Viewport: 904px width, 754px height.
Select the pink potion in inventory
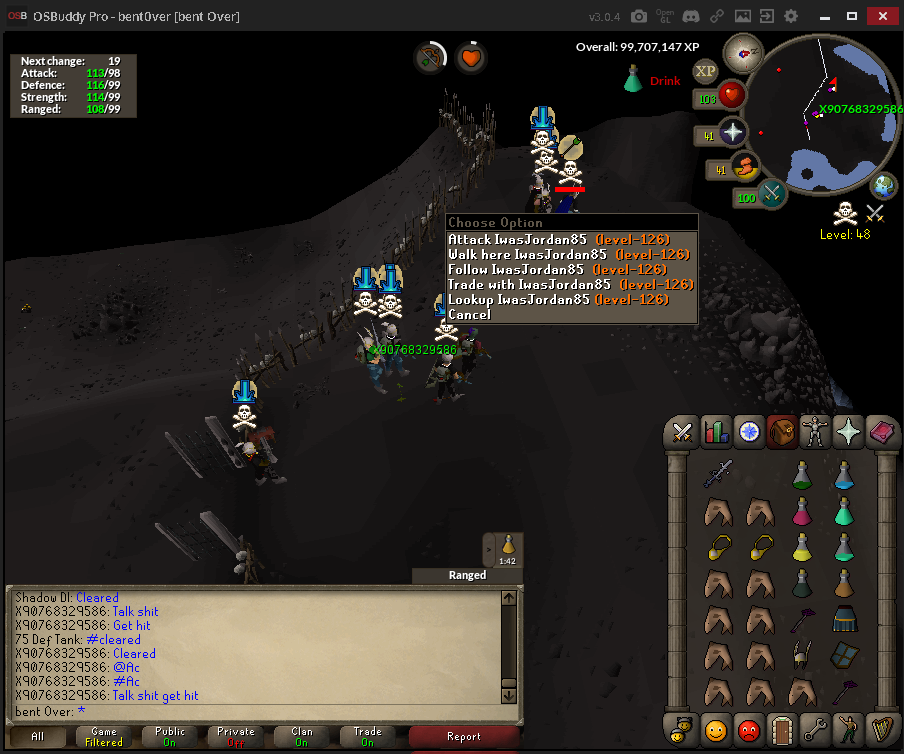(801, 513)
